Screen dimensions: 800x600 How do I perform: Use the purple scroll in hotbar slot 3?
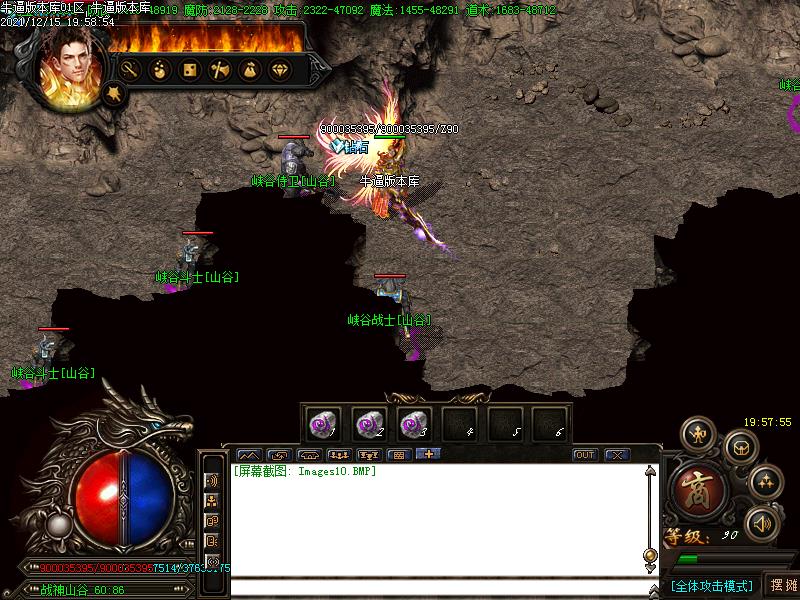tap(413, 424)
